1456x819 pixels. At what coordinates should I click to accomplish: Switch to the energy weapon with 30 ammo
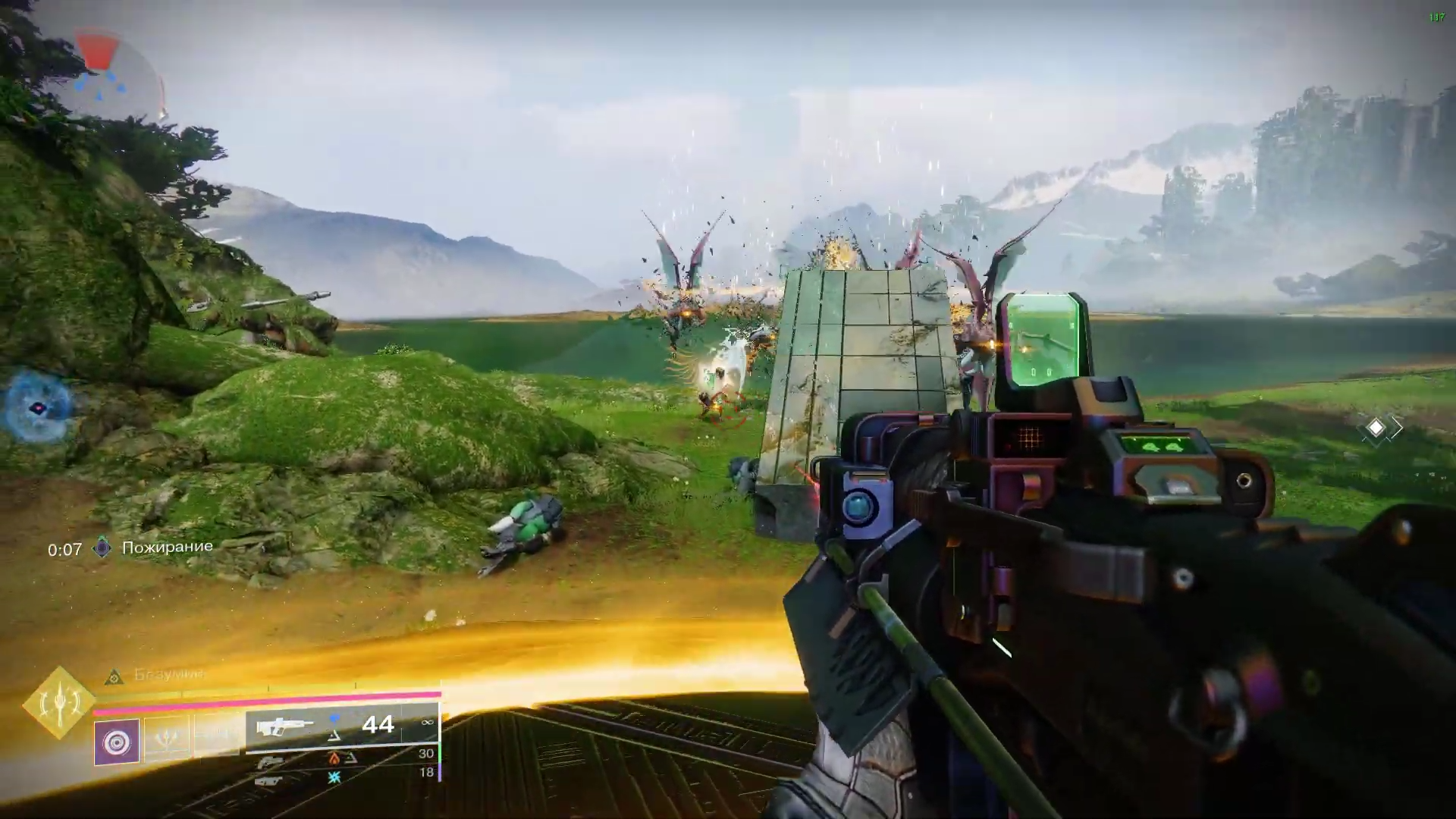point(271,761)
